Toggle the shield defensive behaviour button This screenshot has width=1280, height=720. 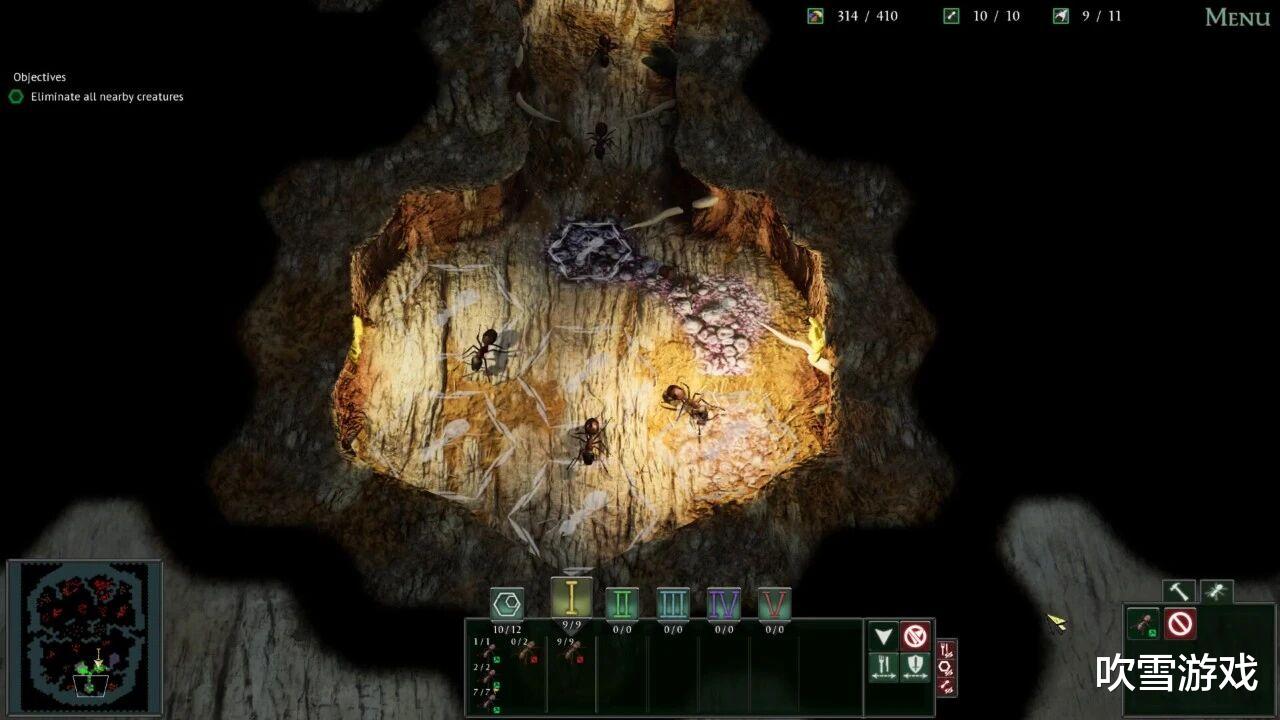(916, 667)
